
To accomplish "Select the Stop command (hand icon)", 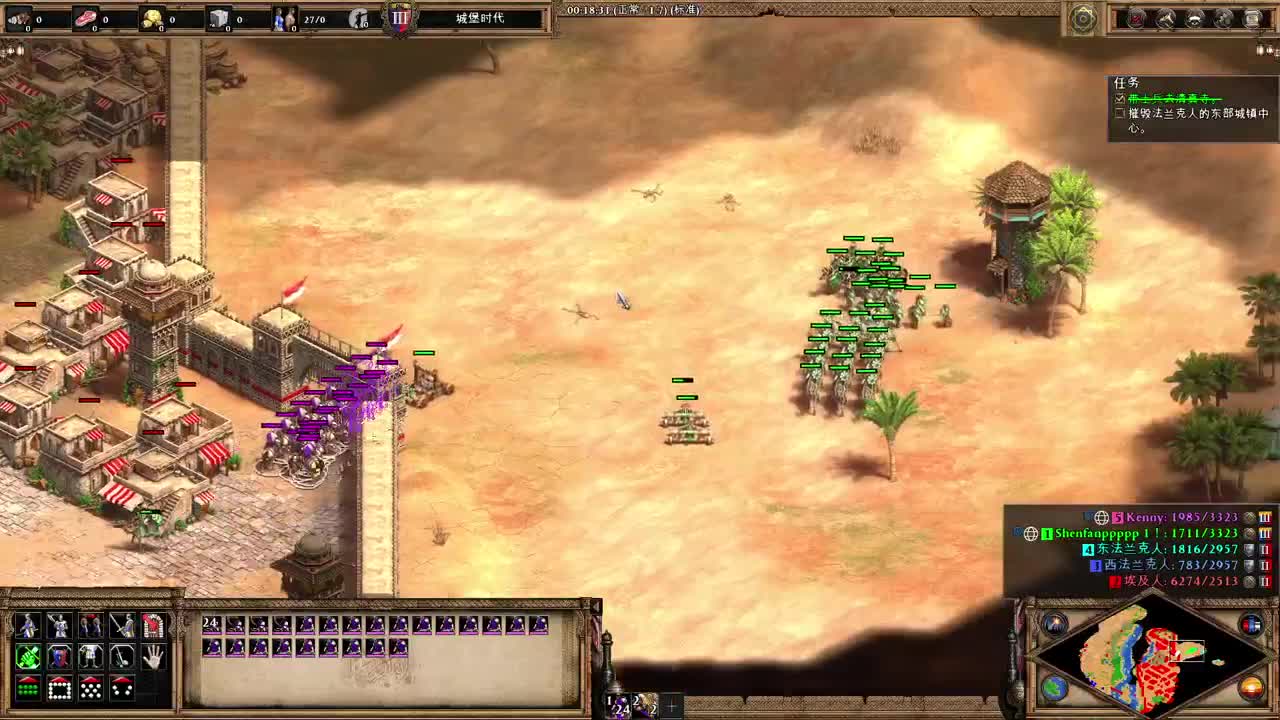I will (x=154, y=656).
